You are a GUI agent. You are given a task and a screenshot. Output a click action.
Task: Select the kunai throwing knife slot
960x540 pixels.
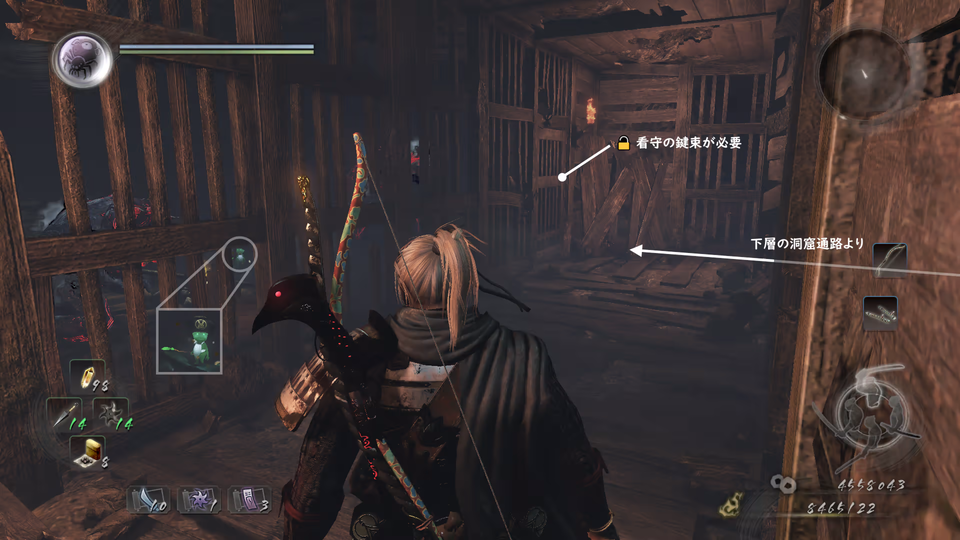(64, 413)
